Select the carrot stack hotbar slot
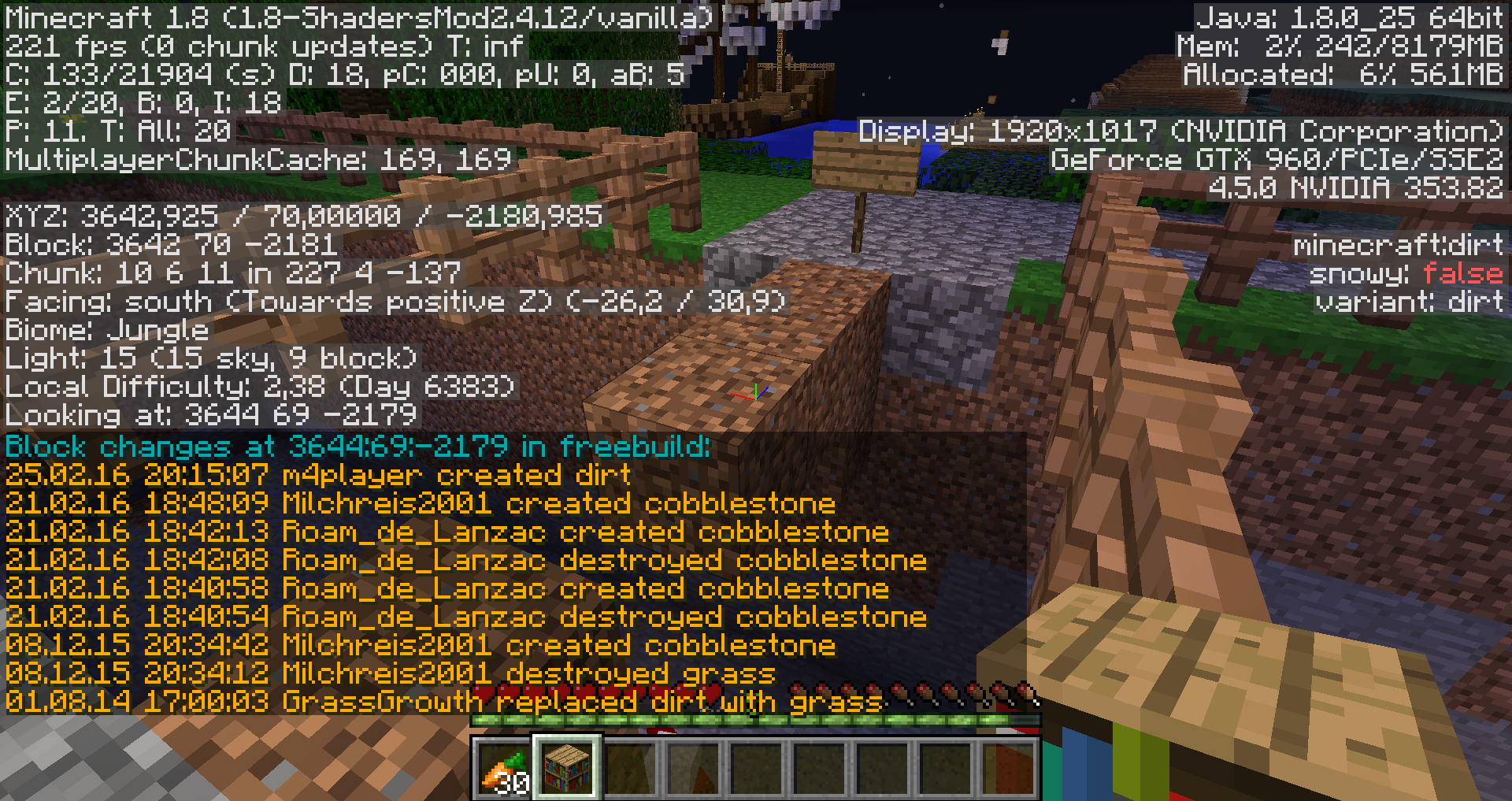The image size is (1512, 801). coord(504,769)
